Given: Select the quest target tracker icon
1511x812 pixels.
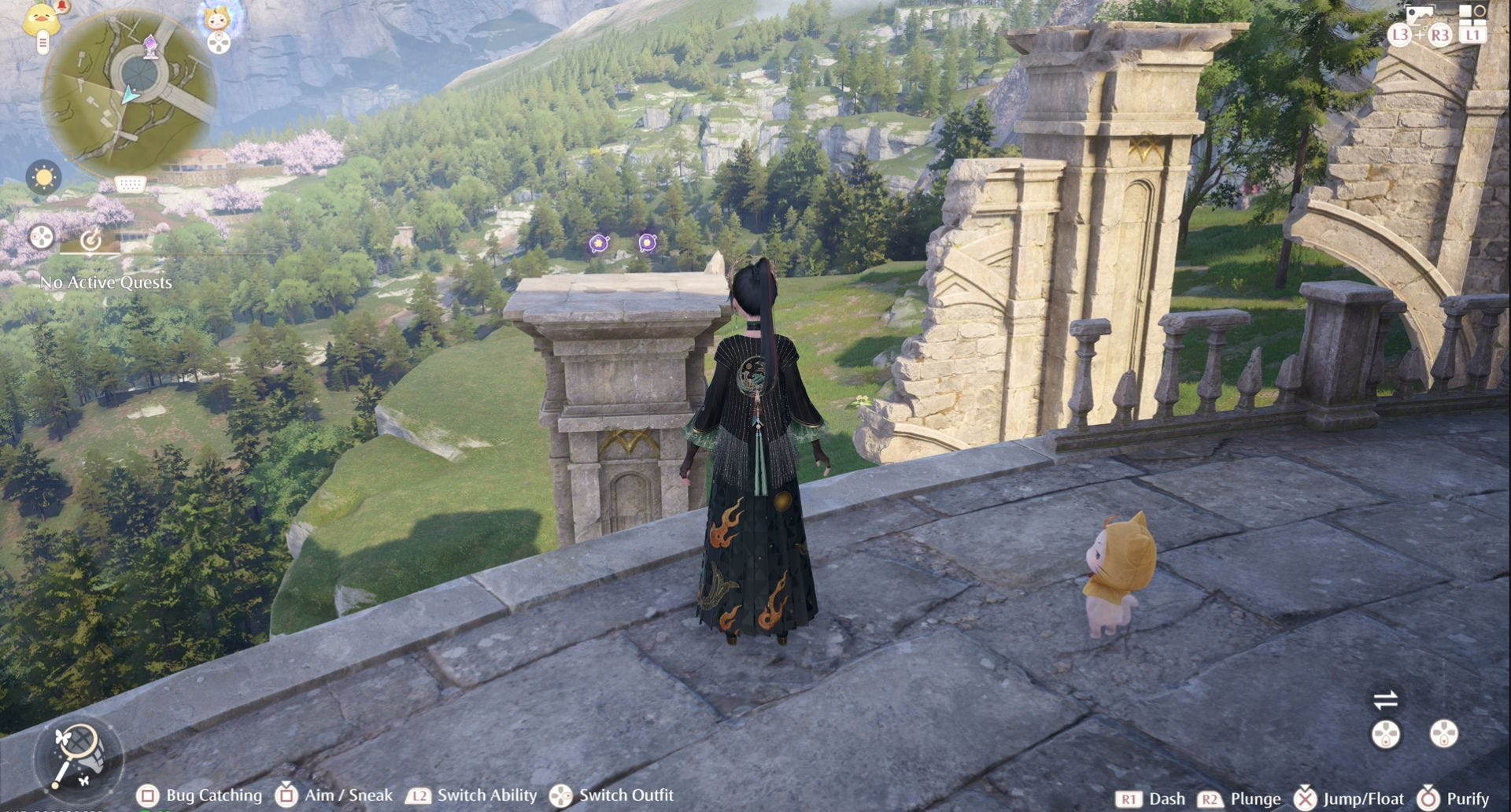Looking at the screenshot, I should click(x=91, y=239).
